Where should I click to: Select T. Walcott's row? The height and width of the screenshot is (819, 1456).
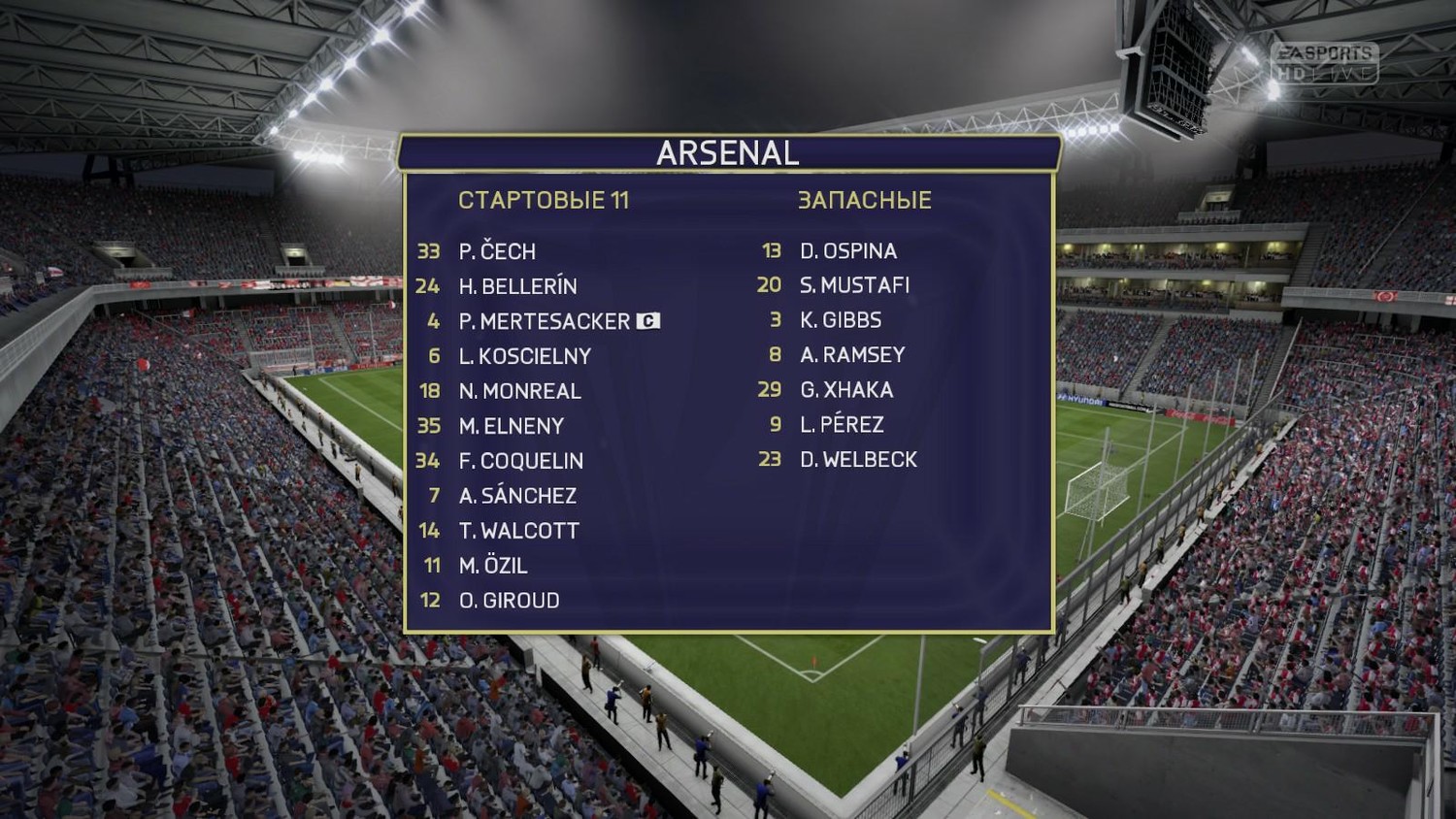click(x=518, y=531)
